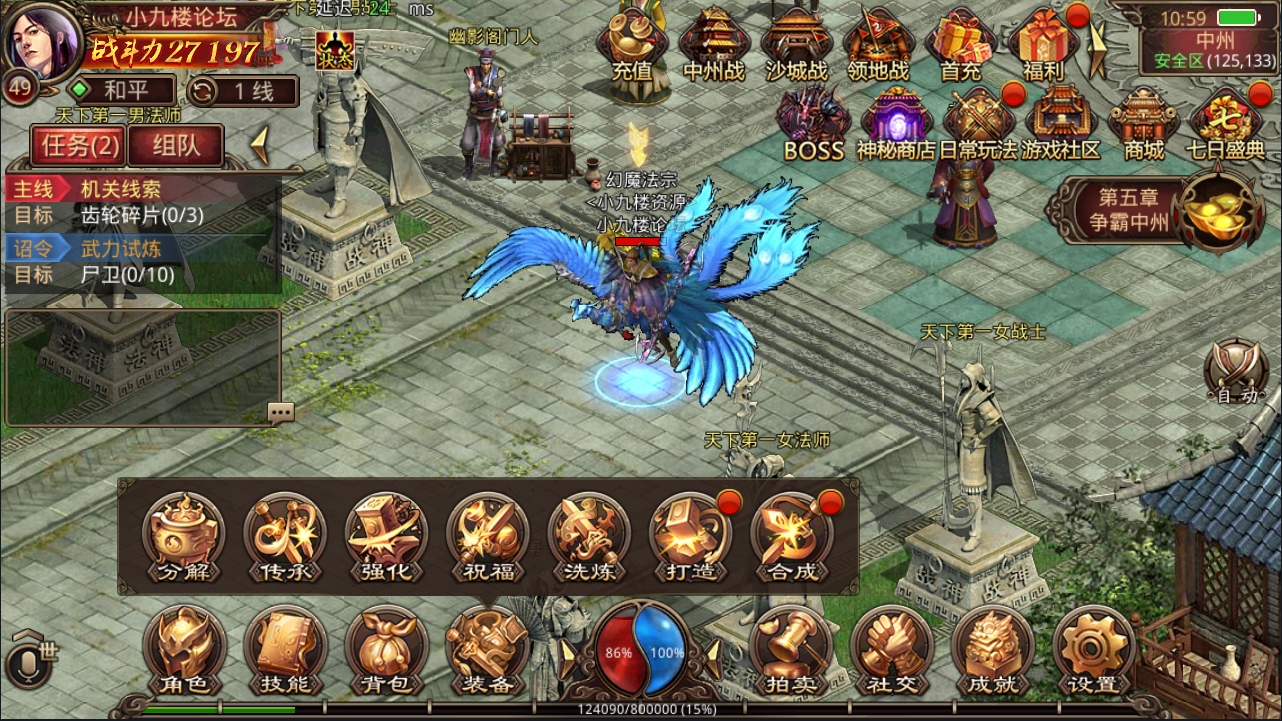Select the 分解 (Decompose) equipment tool
The height and width of the screenshot is (721, 1282).
(x=184, y=538)
